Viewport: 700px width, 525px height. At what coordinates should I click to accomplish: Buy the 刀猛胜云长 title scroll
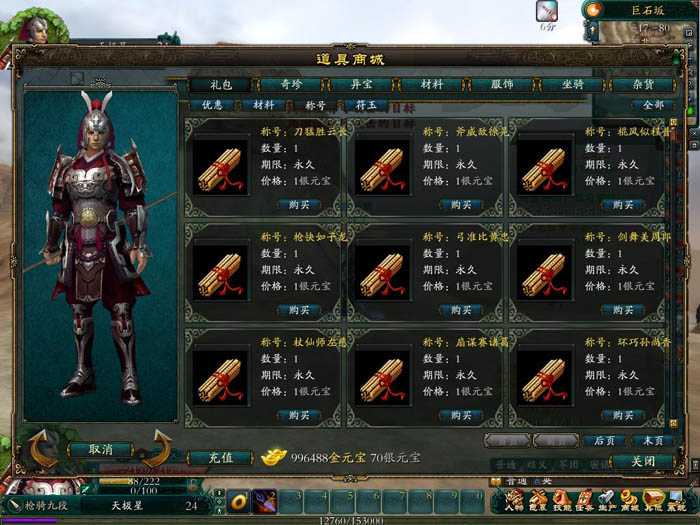click(298, 205)
